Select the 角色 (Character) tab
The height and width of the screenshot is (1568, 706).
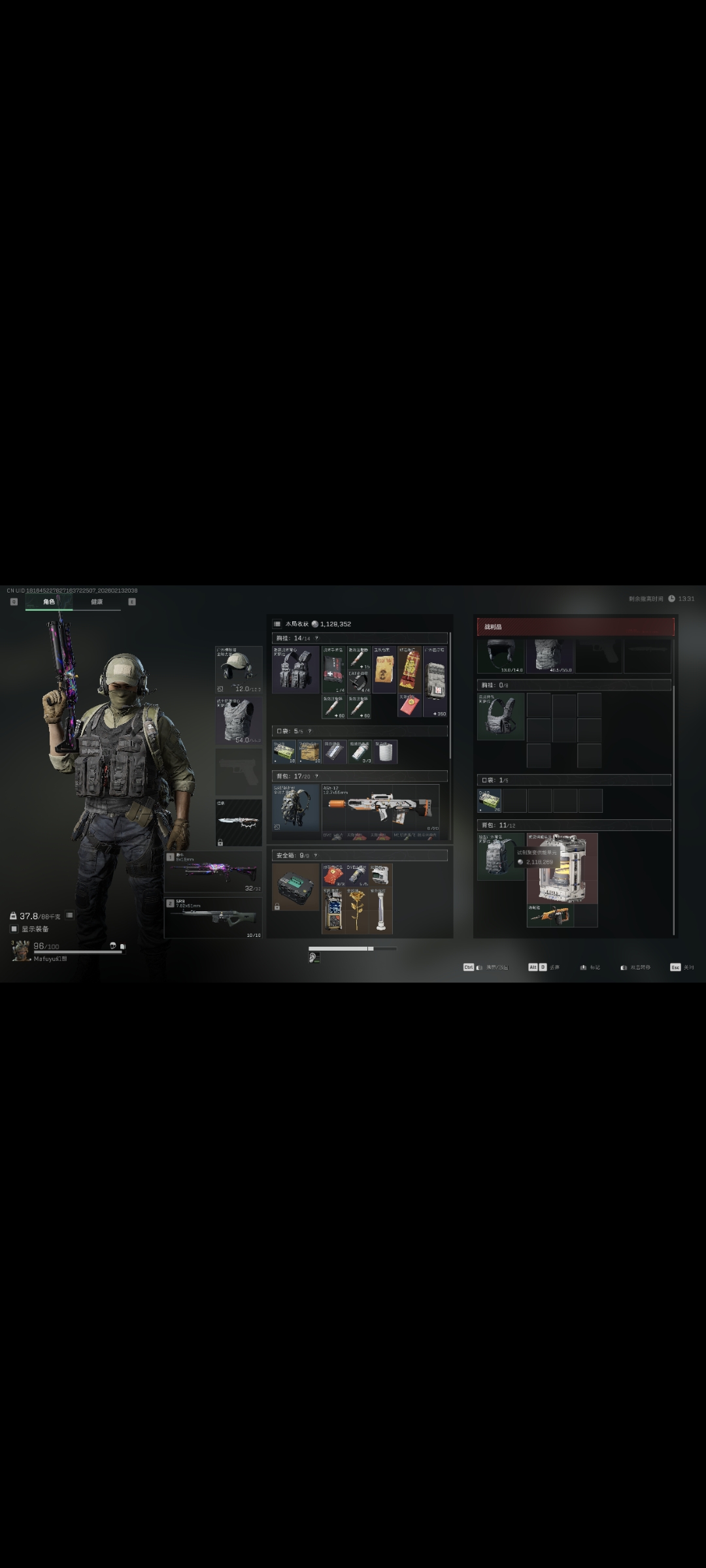coord(49,602)
